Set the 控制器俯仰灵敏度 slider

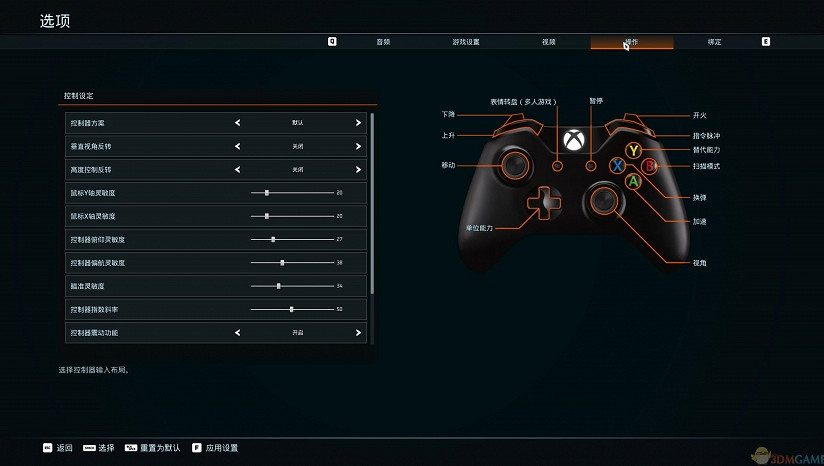pyautogui.click(x=273, y=240)
